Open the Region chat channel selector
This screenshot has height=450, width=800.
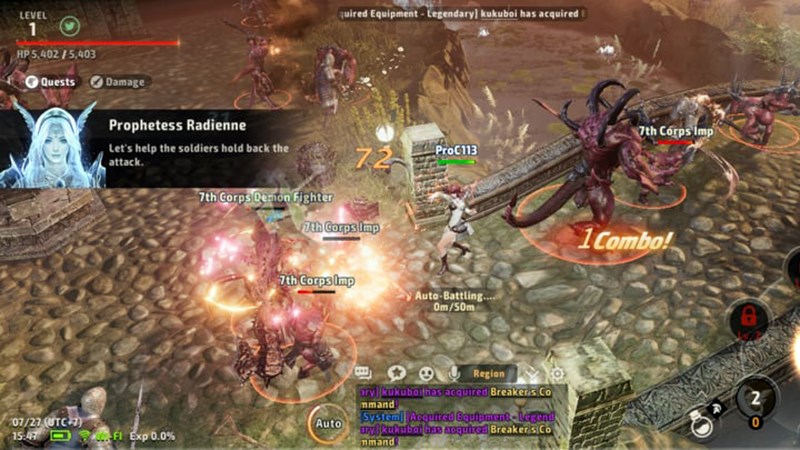pyautogui.click(x=488, y=373)
